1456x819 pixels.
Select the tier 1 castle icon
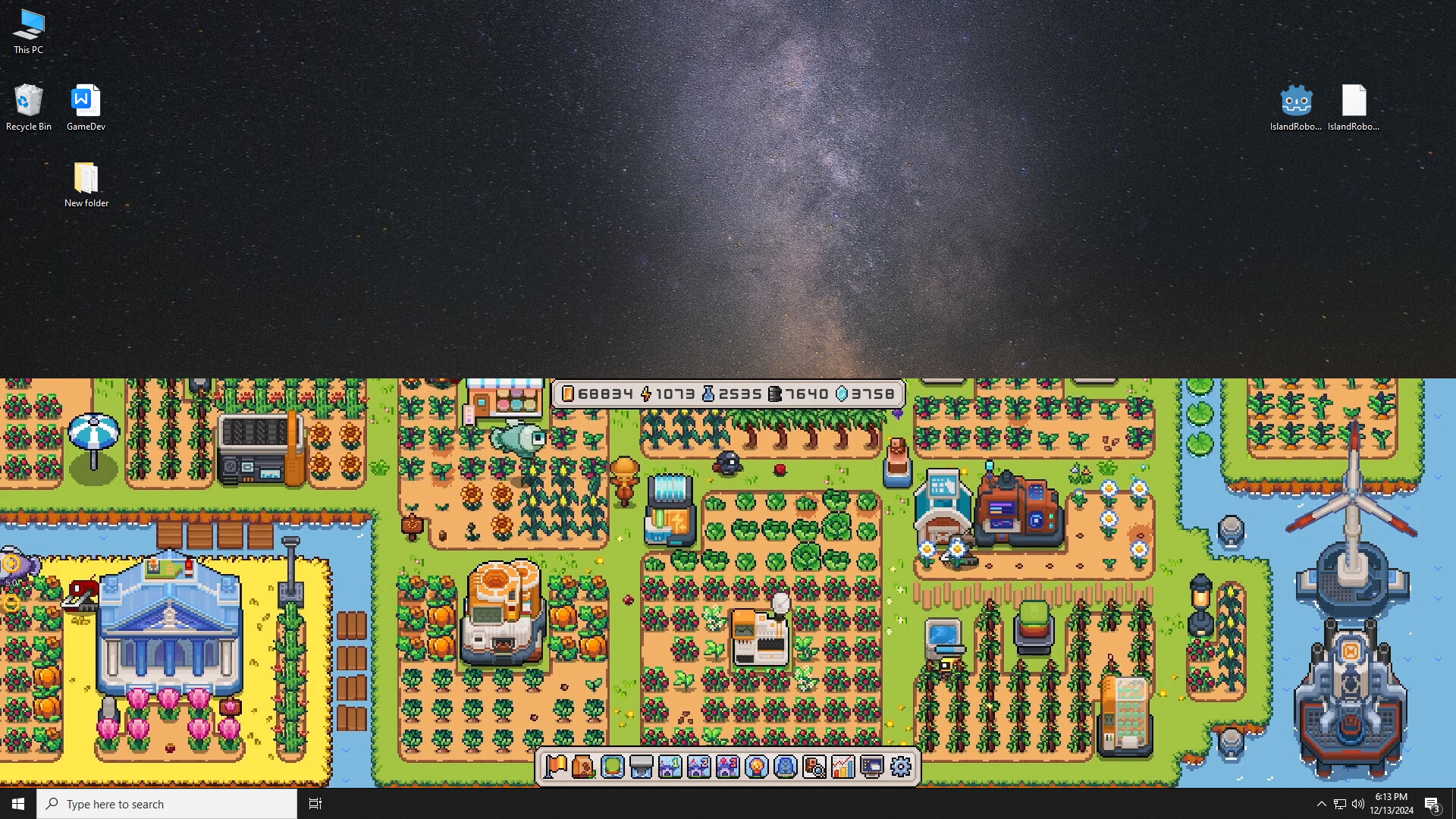[670, 767]
